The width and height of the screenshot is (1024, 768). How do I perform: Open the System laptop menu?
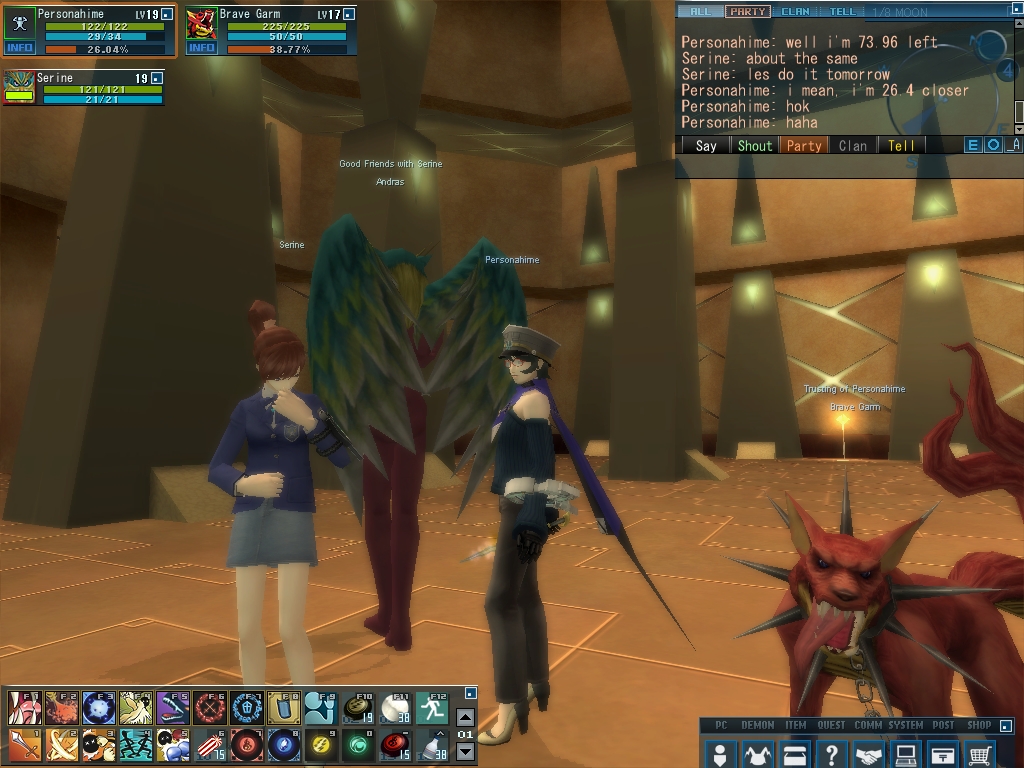pyautogui.click(x=906, y=754)
